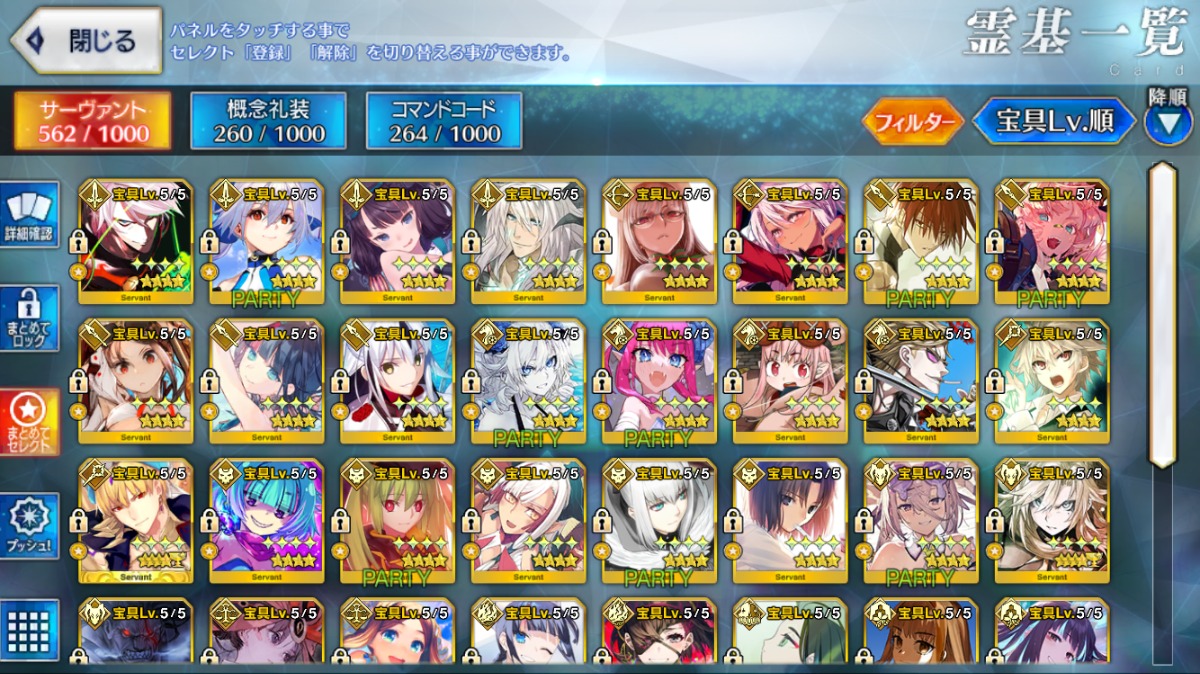Close the Spirit Origin list with 閉じる
1200x674 pixels.
pos(87,41)
